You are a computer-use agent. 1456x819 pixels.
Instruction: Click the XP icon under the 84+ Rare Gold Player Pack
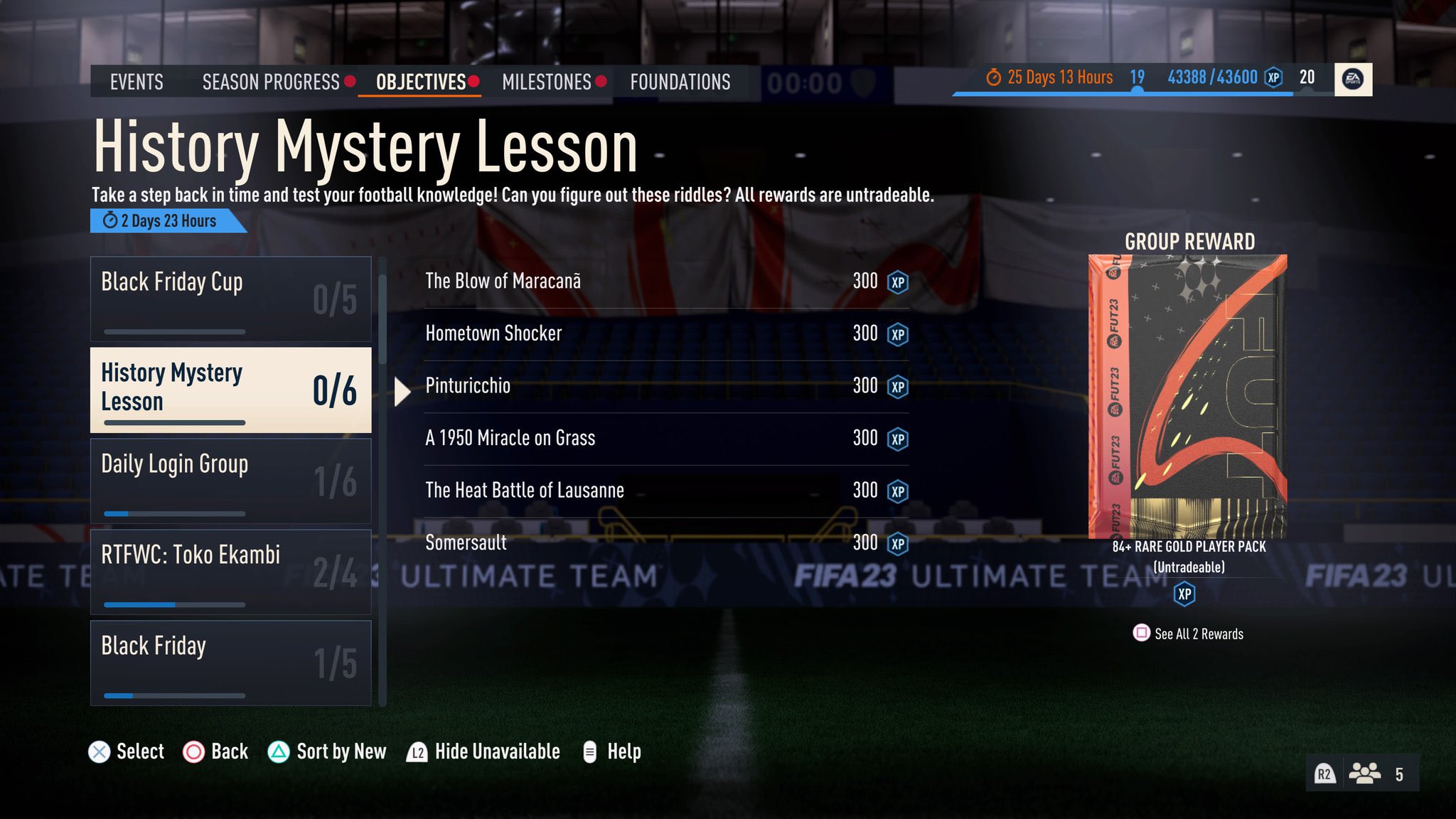(1185, 594)
